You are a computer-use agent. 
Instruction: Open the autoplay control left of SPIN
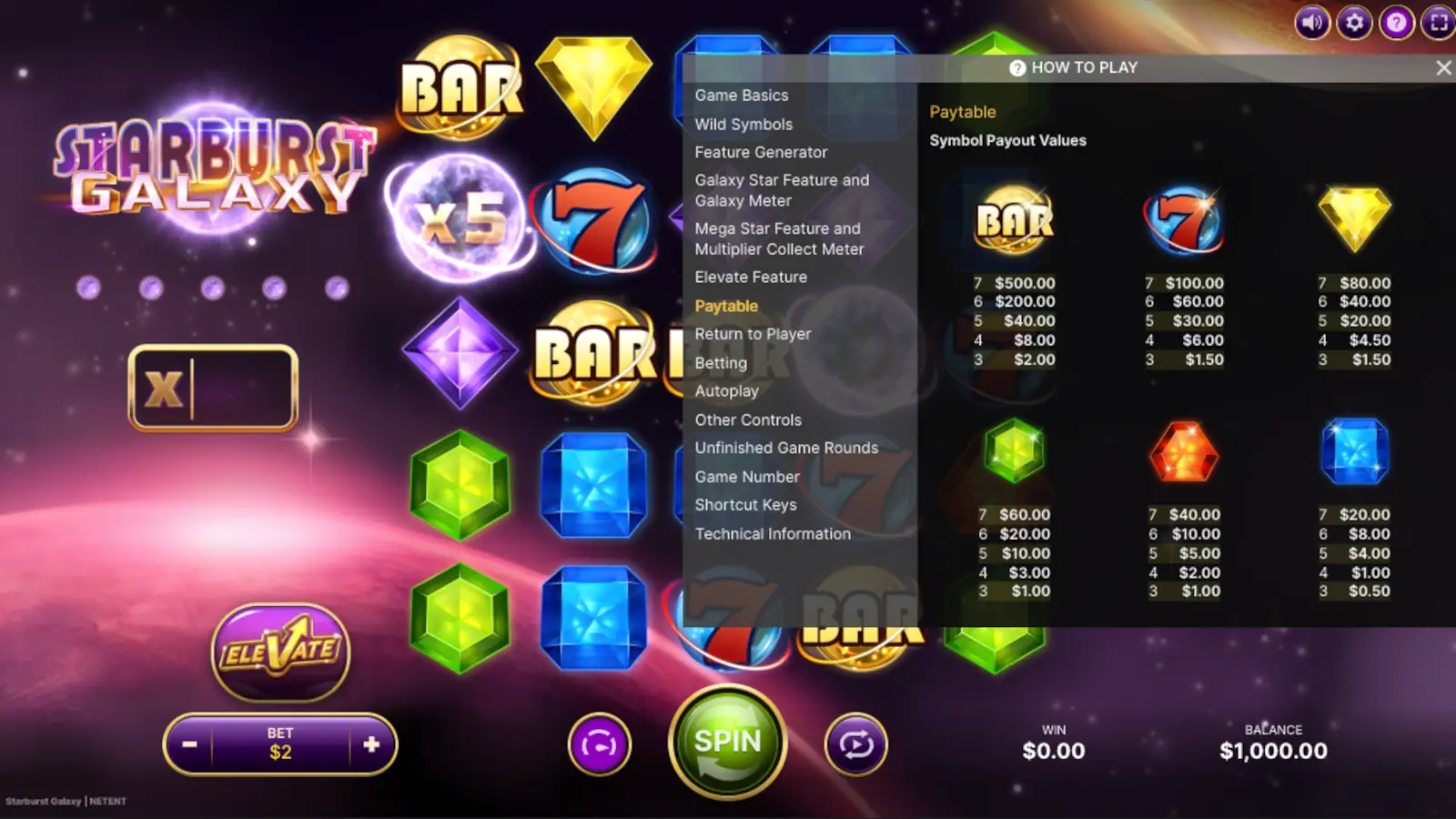(599, 744)
